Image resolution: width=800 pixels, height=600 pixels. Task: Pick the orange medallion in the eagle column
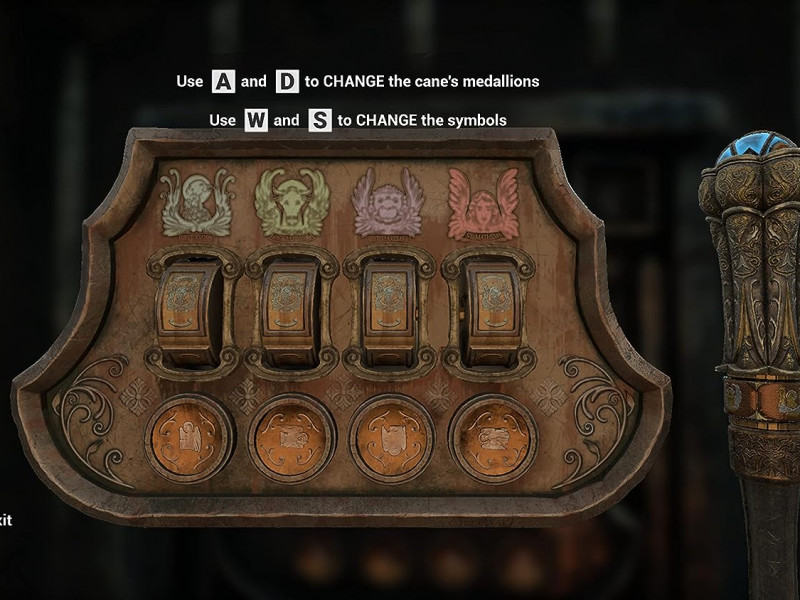click(188, 439)
